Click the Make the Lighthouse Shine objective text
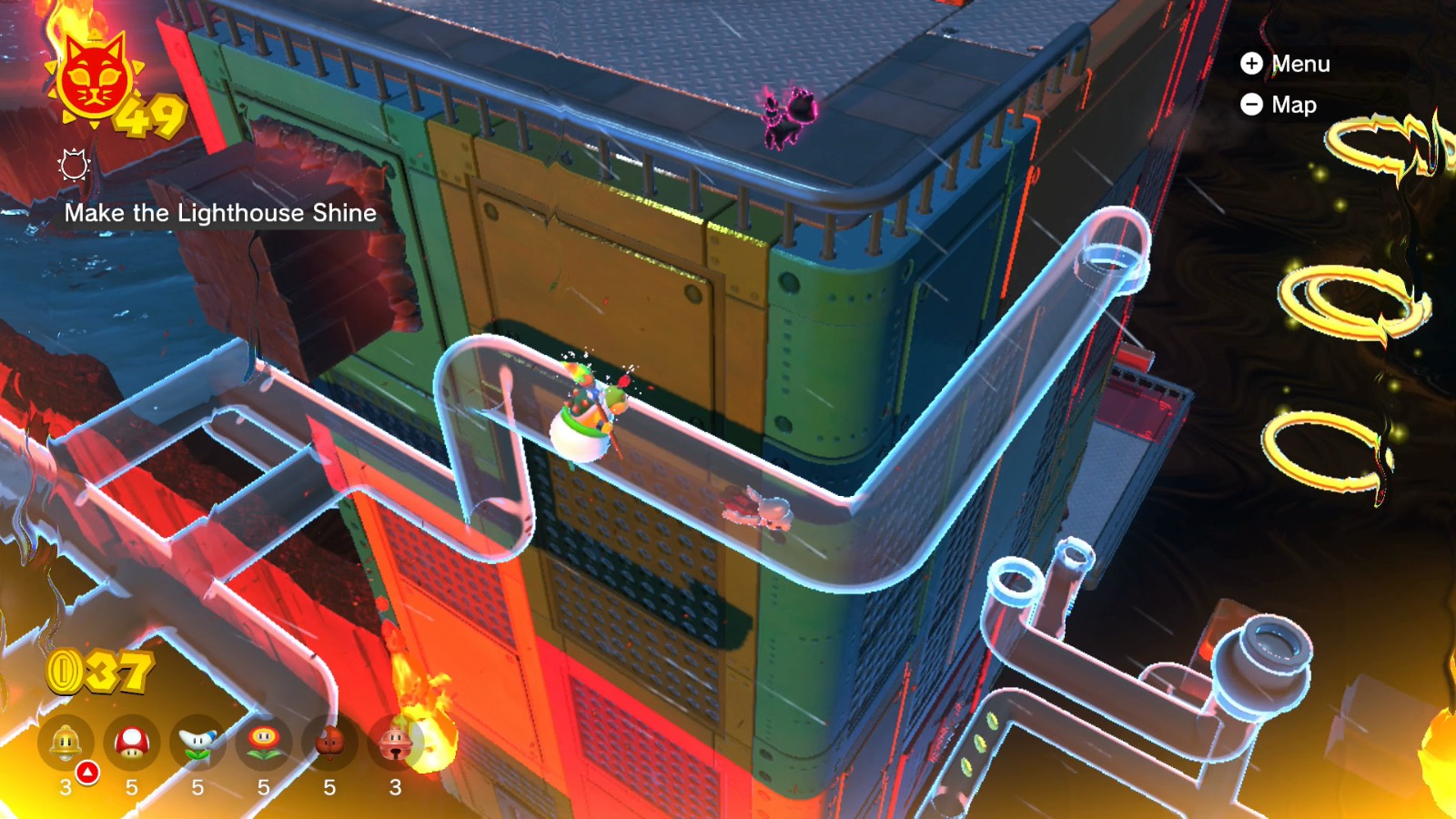Image resolution: width=1456 pixels, height=819 pixels. [221, 215]
